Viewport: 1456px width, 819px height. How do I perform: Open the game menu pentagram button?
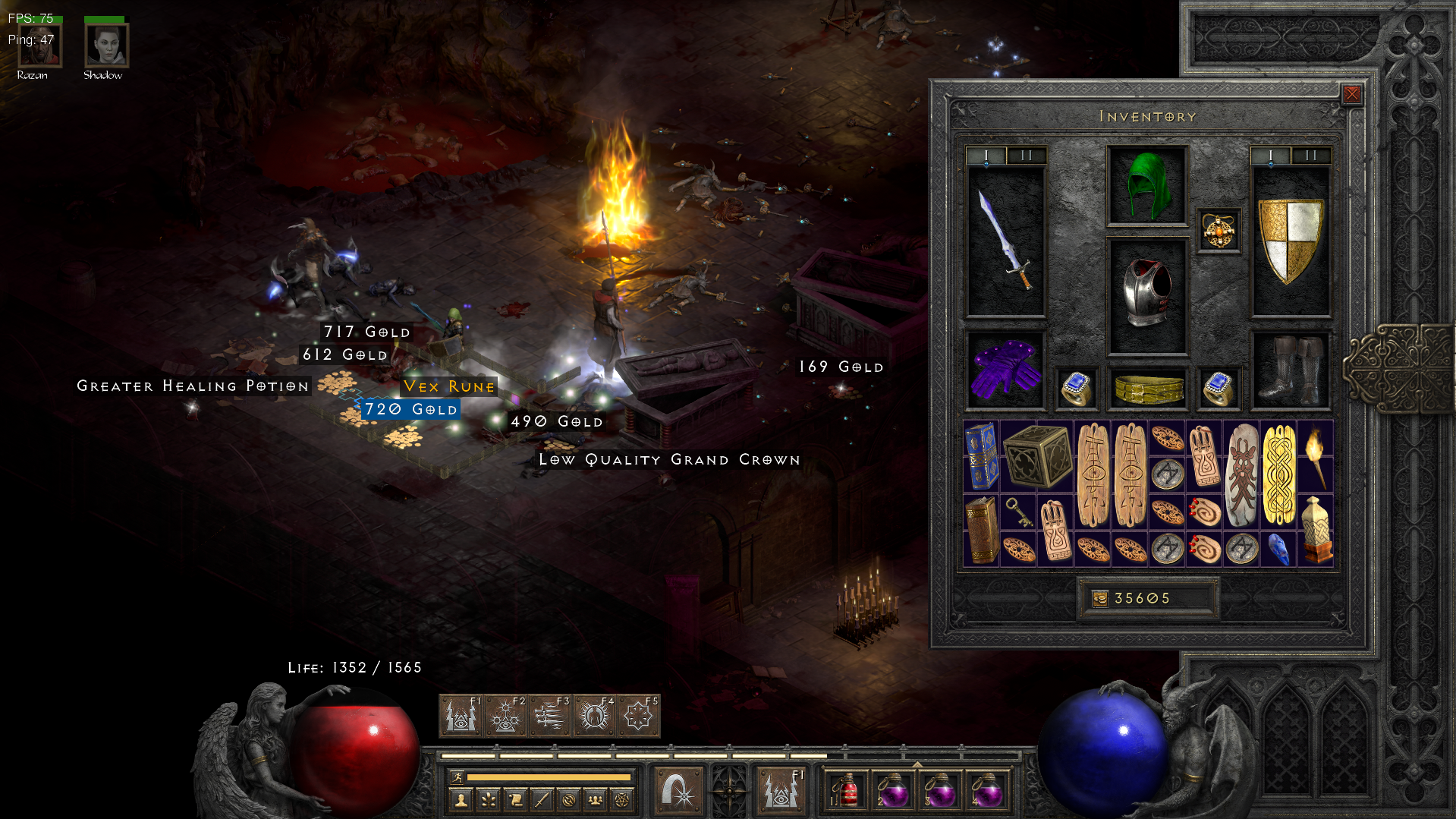[622, 799]
